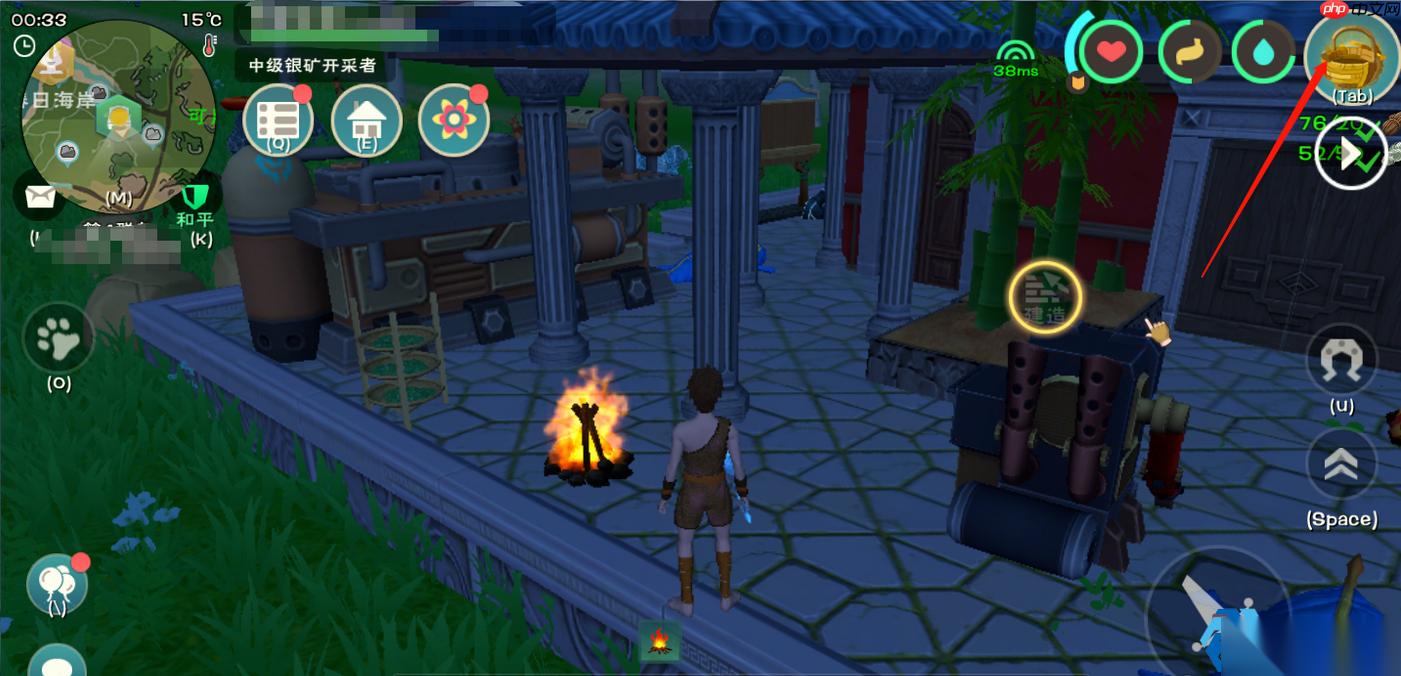Expand the white arrow tracker toggle
Viewport: 1401px width, 676px height.
(1350, 154)
